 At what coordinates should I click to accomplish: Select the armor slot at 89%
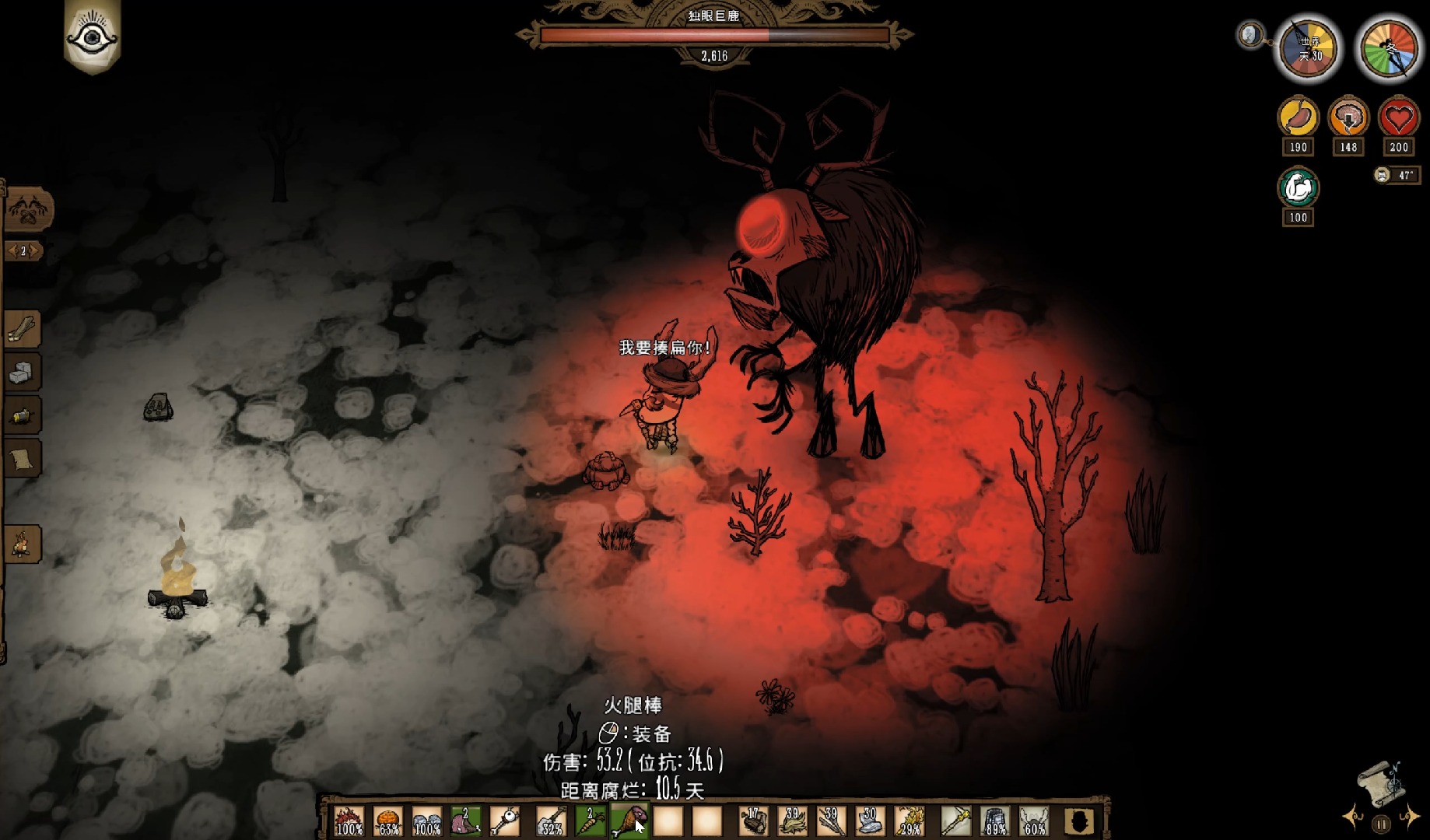click(x=995, y=821)
